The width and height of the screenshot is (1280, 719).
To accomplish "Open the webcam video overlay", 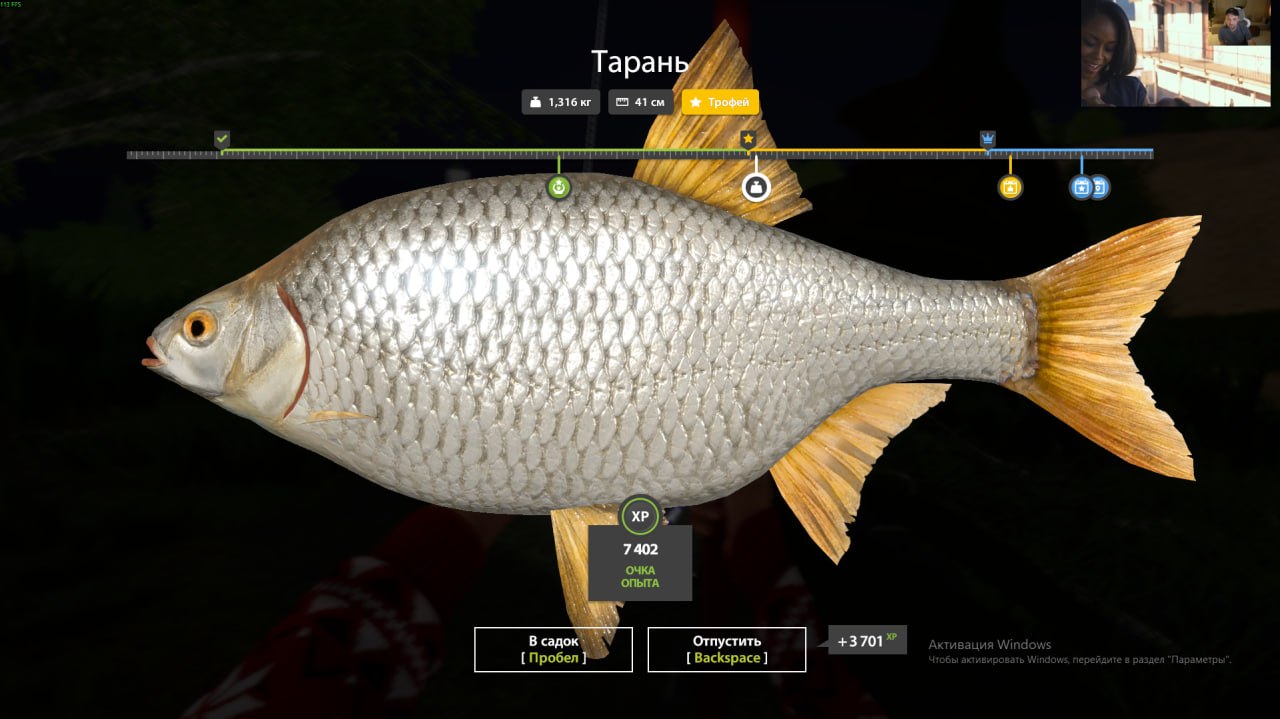I will click(x=1175, y=52).
